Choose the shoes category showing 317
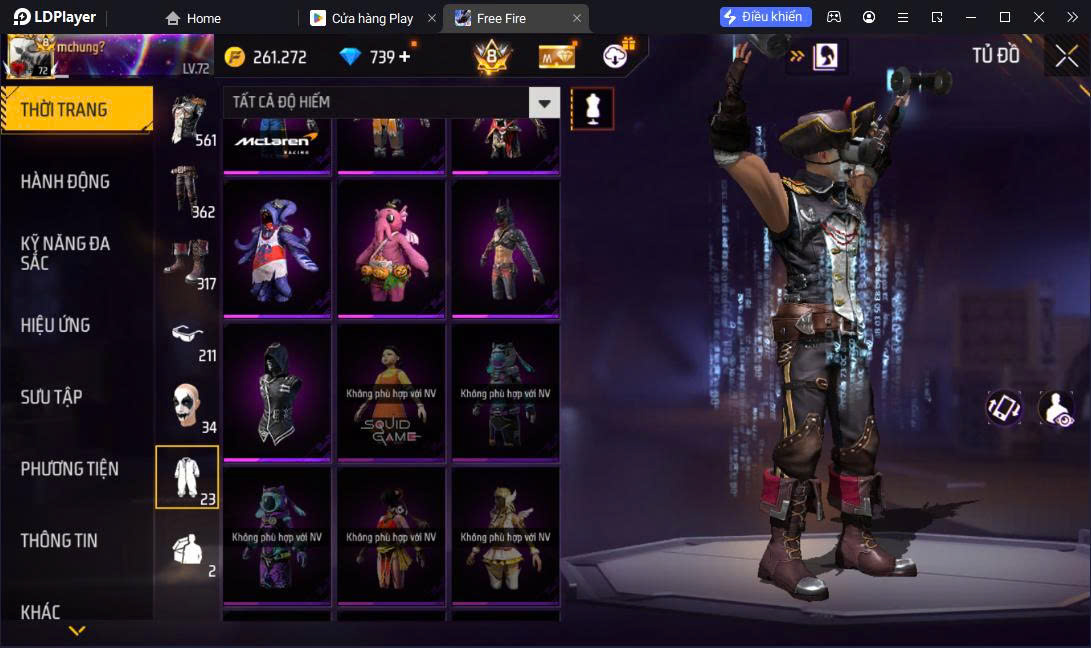The image size is (1091, 648). tap(188, 264)
